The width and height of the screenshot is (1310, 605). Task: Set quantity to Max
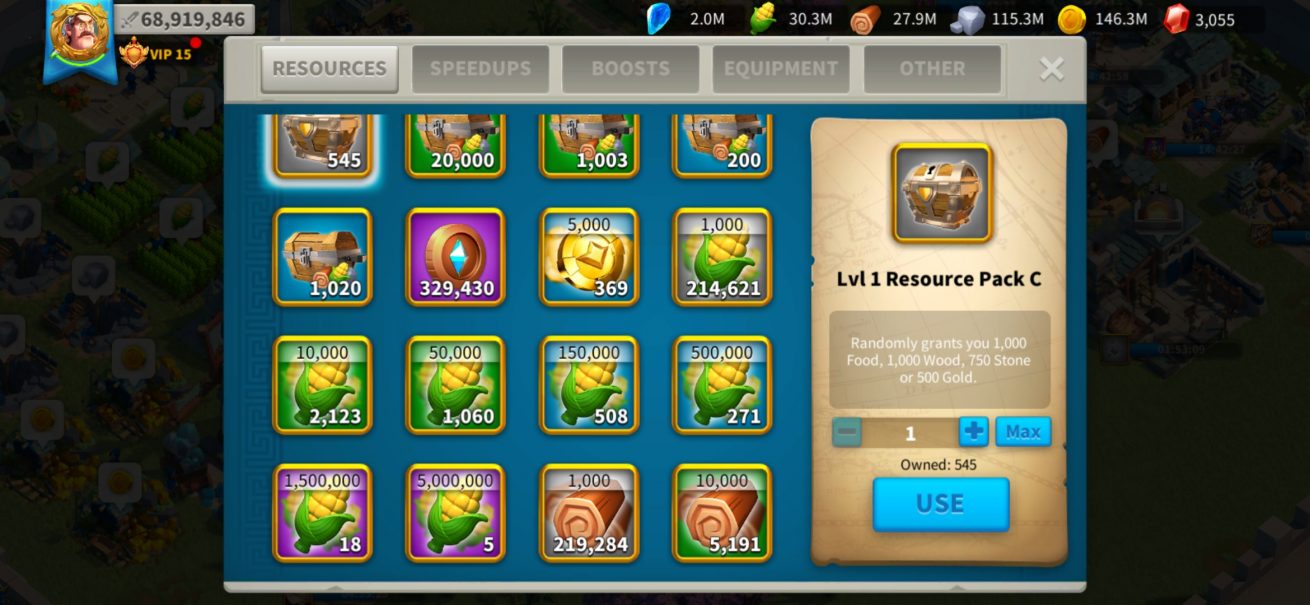[x=1023, y=432]
